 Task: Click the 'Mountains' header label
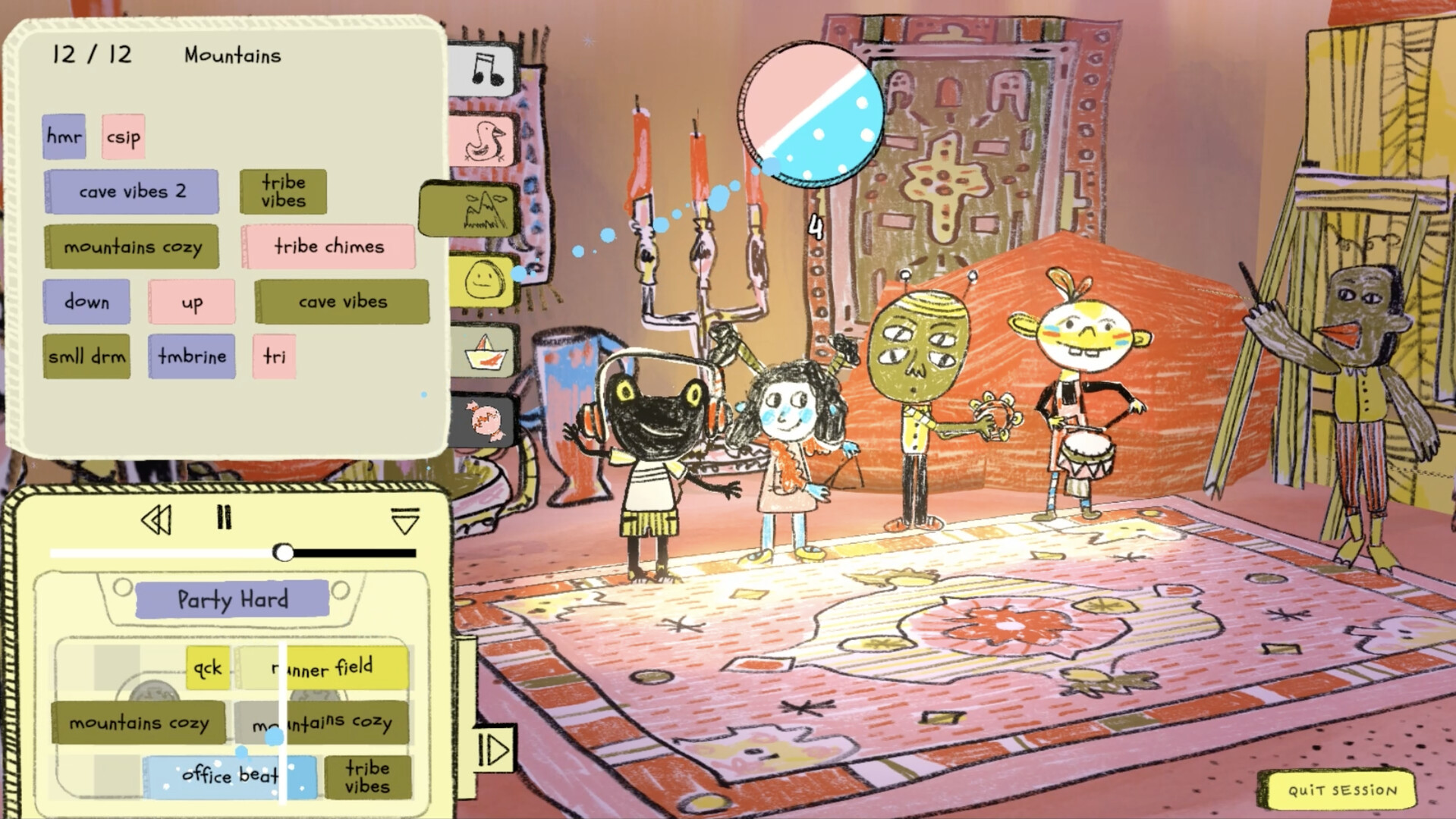231,54
